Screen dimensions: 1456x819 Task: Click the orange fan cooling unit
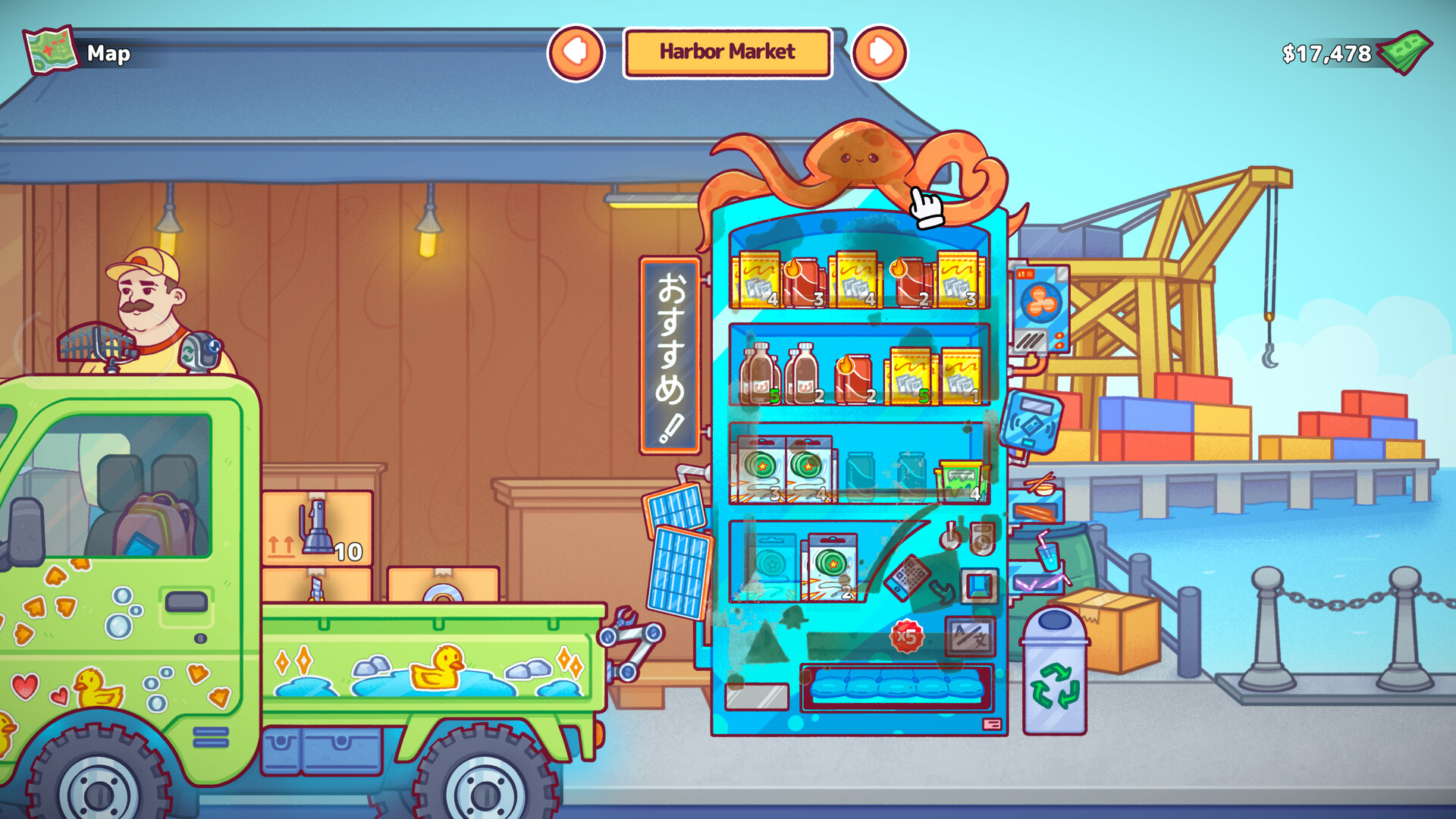click(x=1040, y=303)
